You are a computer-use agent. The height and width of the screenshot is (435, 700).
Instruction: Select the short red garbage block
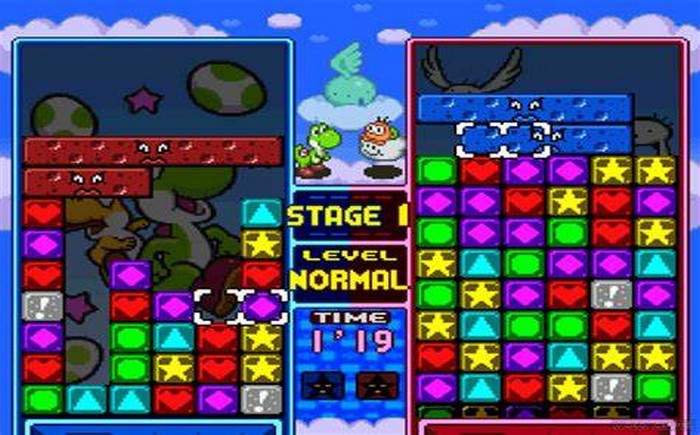click(87, 182)
